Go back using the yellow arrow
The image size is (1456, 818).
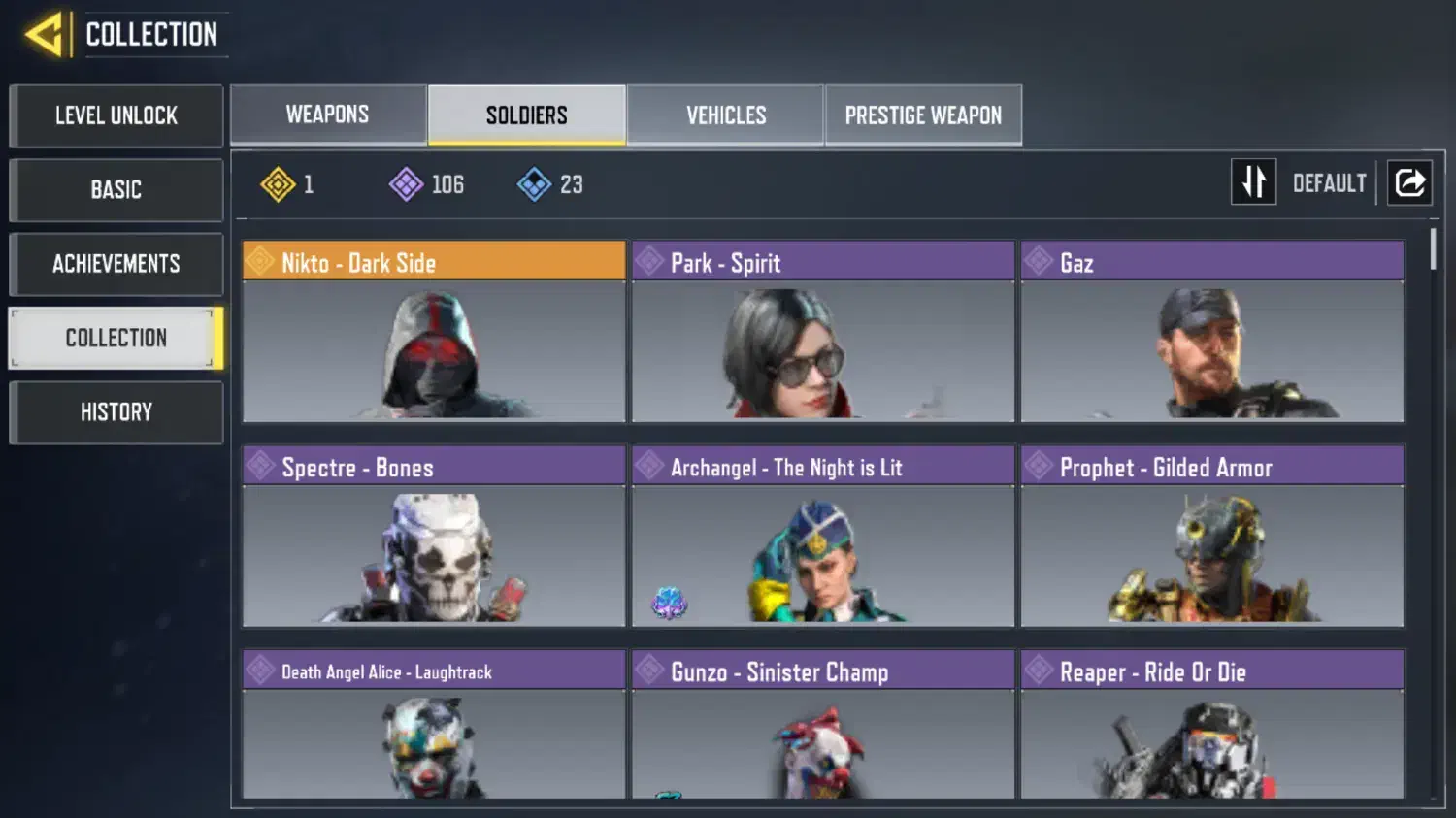click(x=45, y=35)
